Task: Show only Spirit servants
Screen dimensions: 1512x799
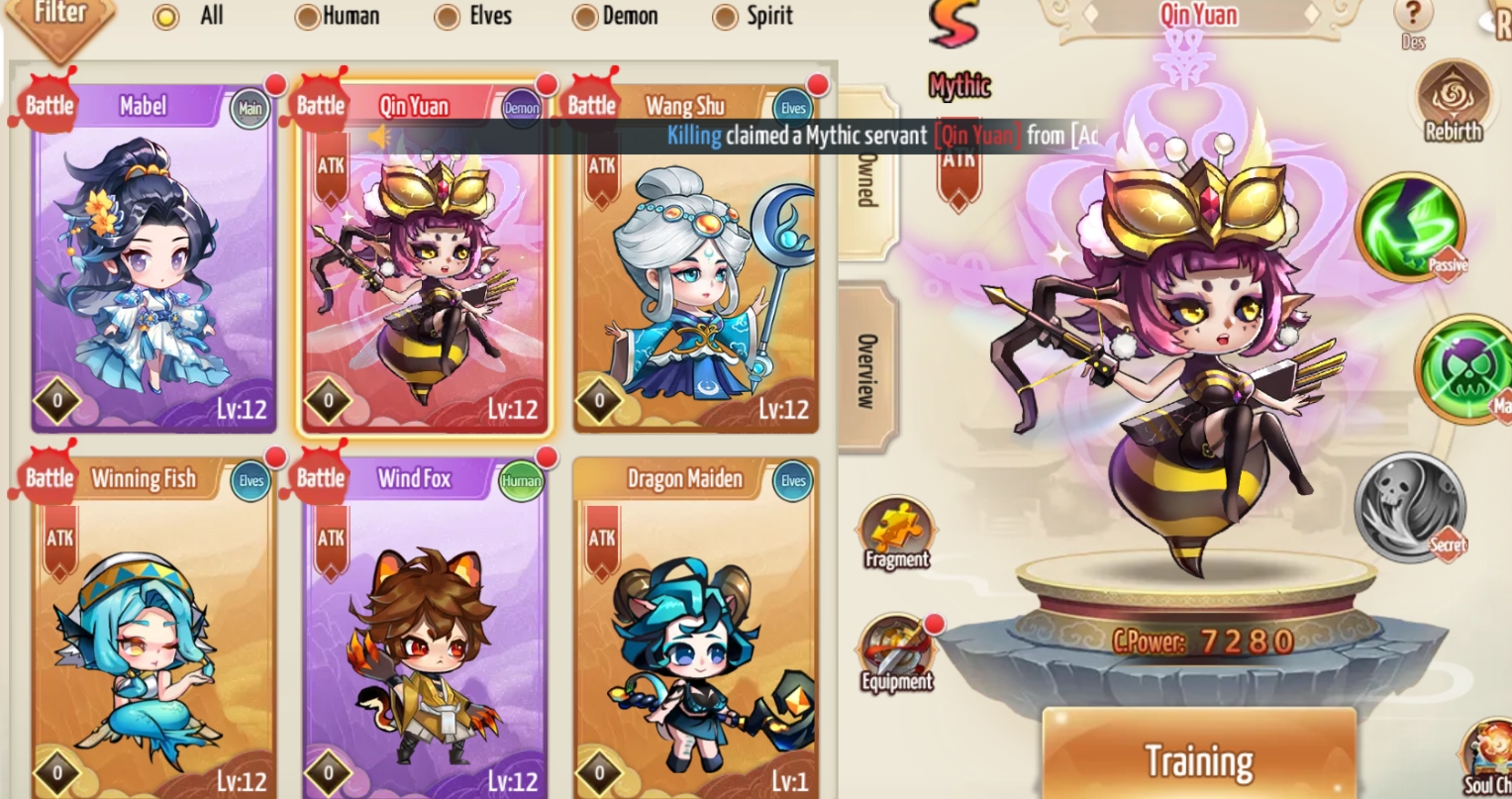Action: [727, 17]
